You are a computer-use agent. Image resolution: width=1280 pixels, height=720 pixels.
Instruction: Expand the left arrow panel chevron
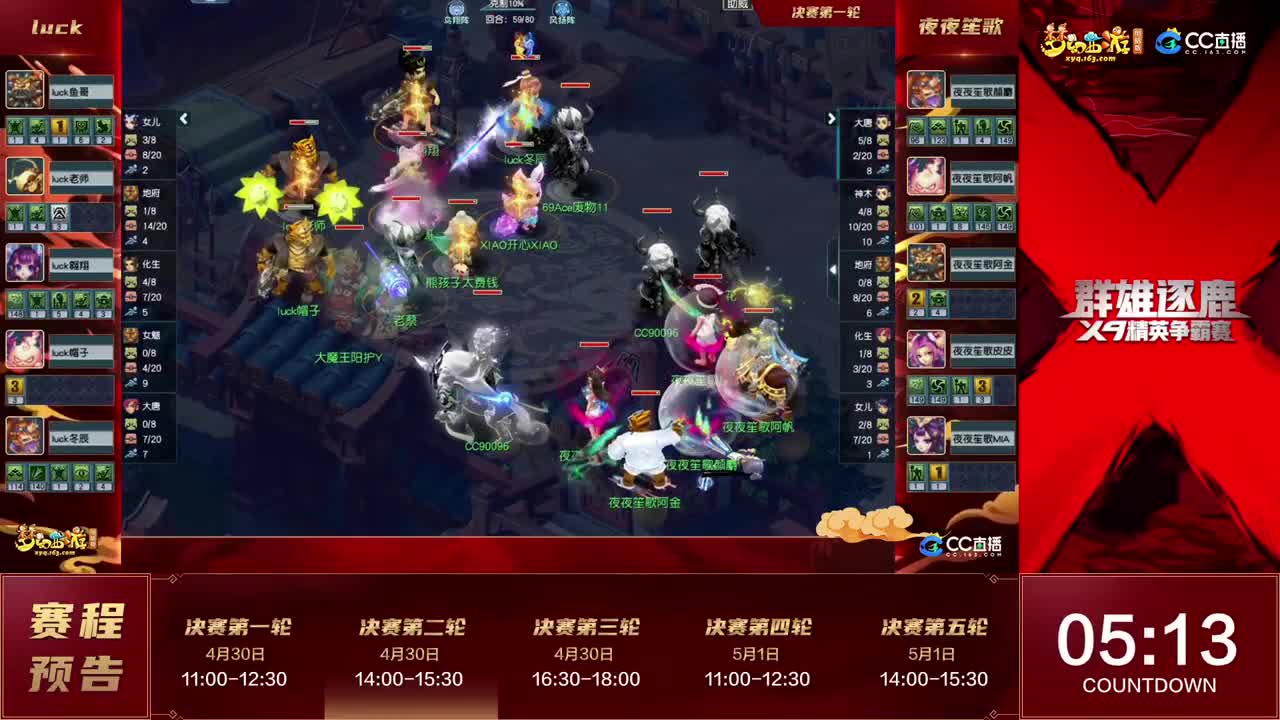[183, 118]
